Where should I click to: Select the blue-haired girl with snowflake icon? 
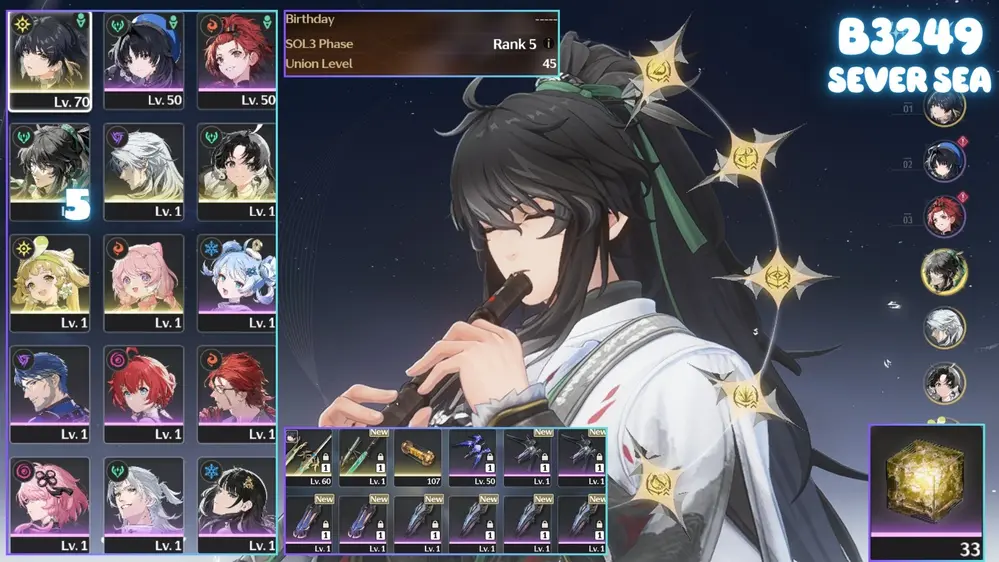pos(236,282)
